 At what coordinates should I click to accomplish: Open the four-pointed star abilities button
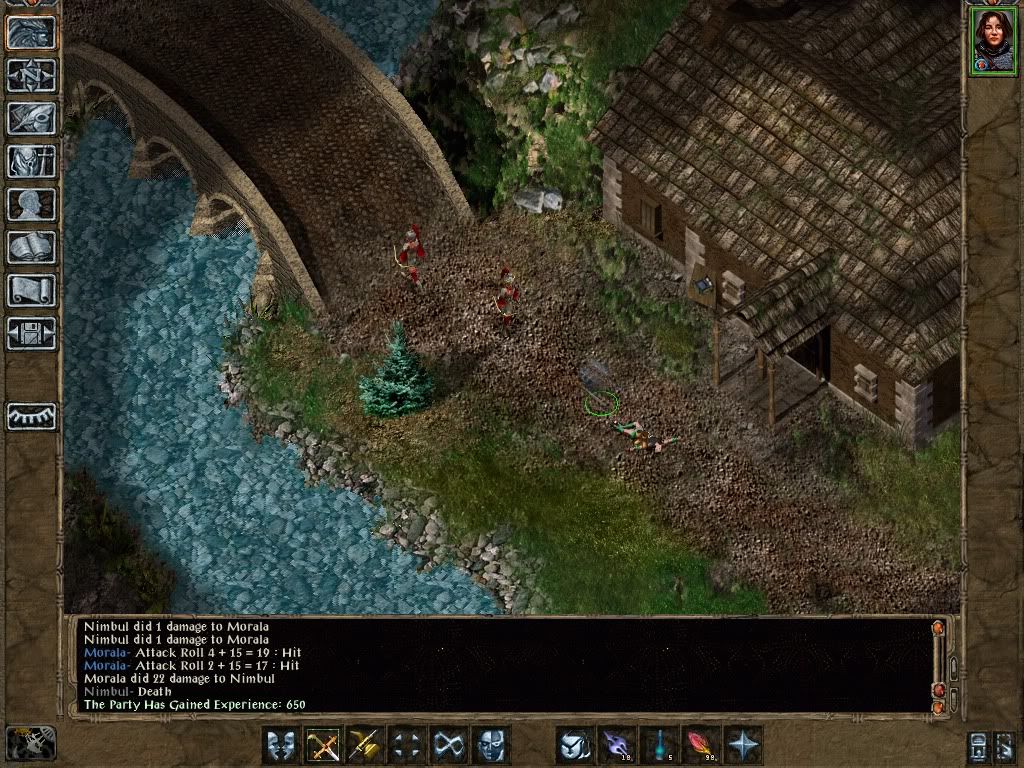coord(743,746)
